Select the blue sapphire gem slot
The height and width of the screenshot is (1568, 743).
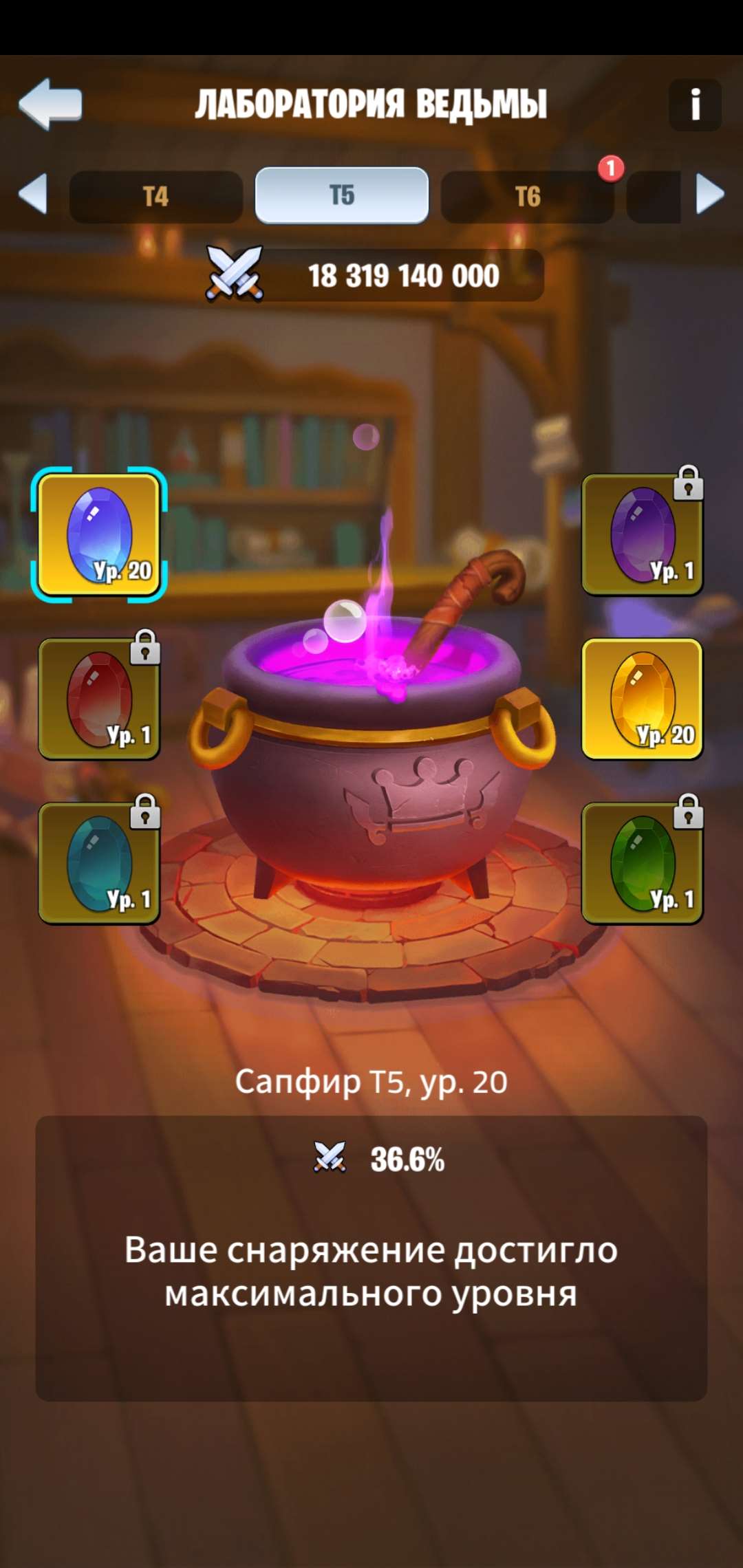(99, 535)
